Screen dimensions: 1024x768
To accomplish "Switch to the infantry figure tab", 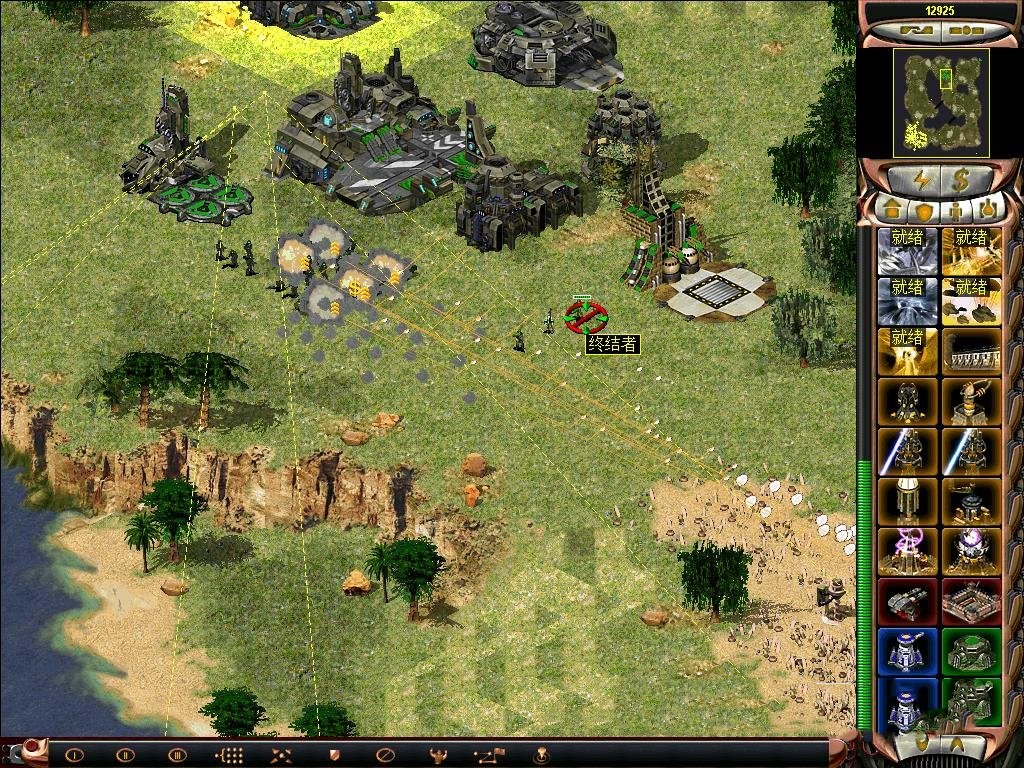I will 956,210.
